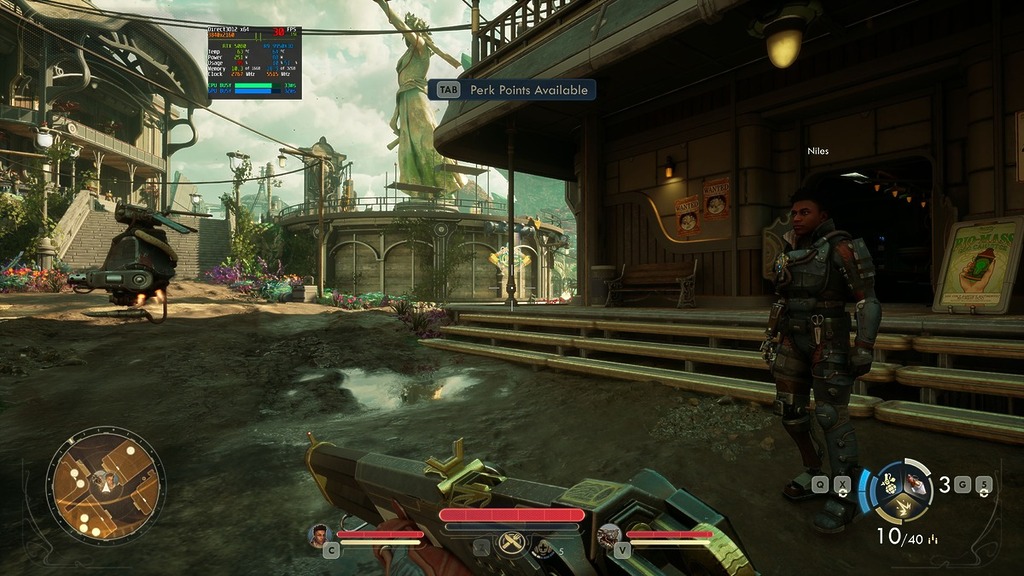Viewport: 1024px width, 576px height.
Task: Activate the crossed-tools icon in the center HUD
Action: [512, 546]
